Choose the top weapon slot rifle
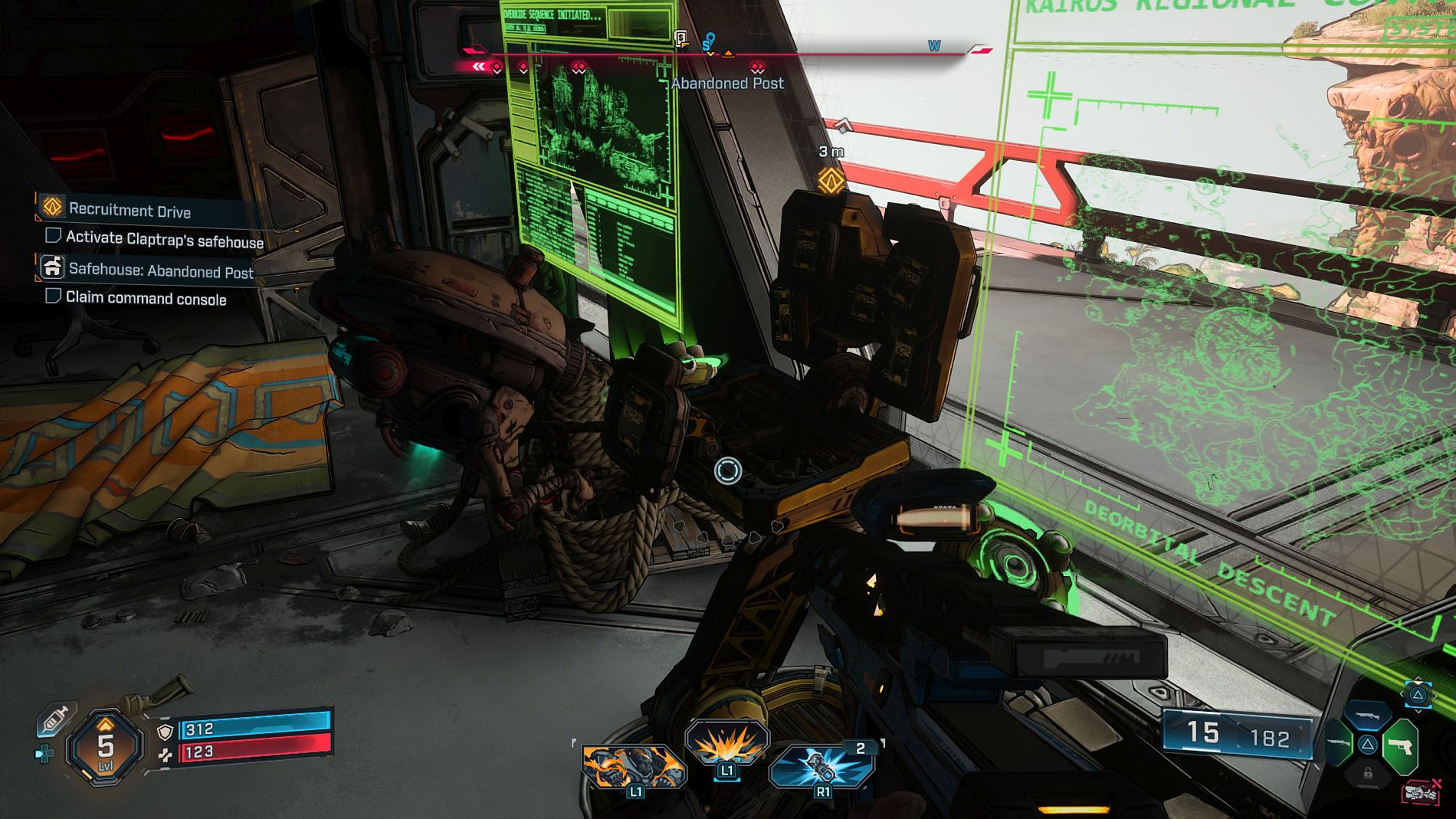Viewport: 1456px width, 819px height. click(1368, 716)
